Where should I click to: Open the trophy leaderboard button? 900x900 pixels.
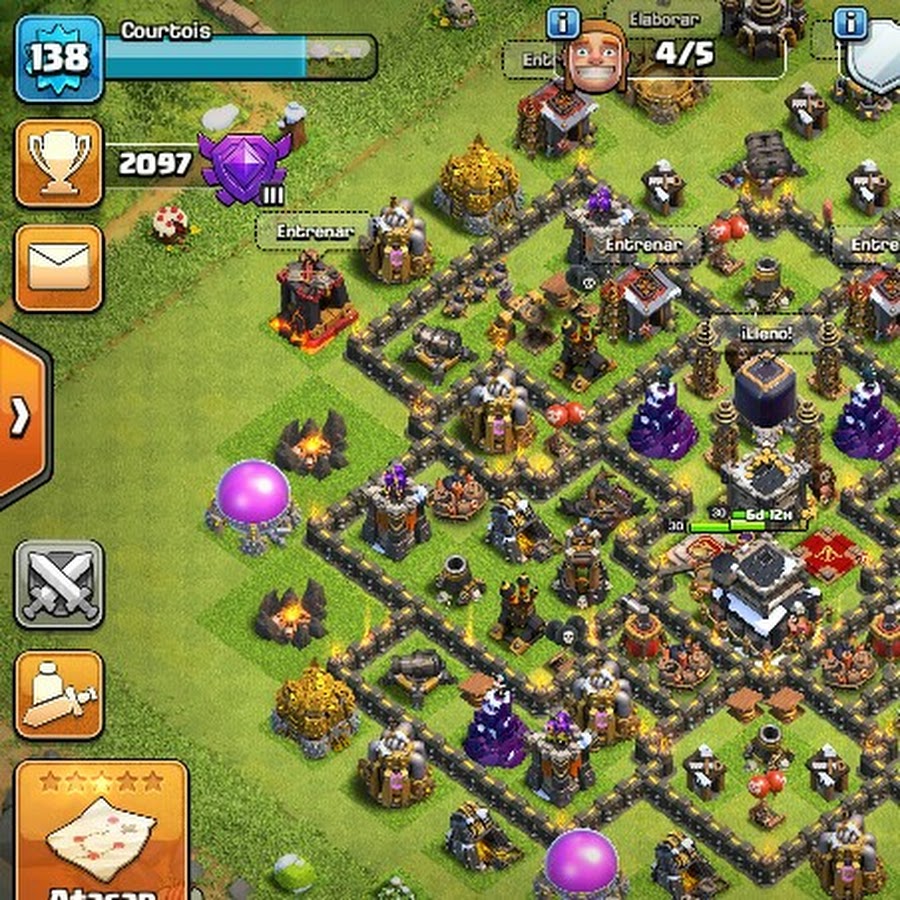pos(59,164)
